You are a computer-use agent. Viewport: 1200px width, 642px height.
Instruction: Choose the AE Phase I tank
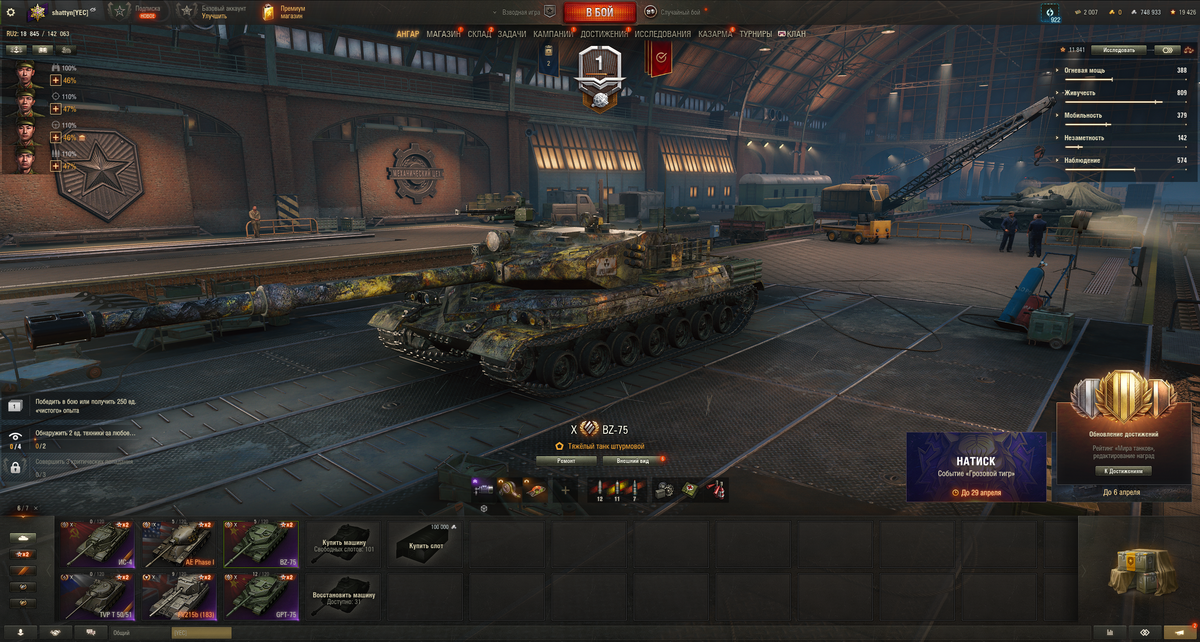coord(180,543)
